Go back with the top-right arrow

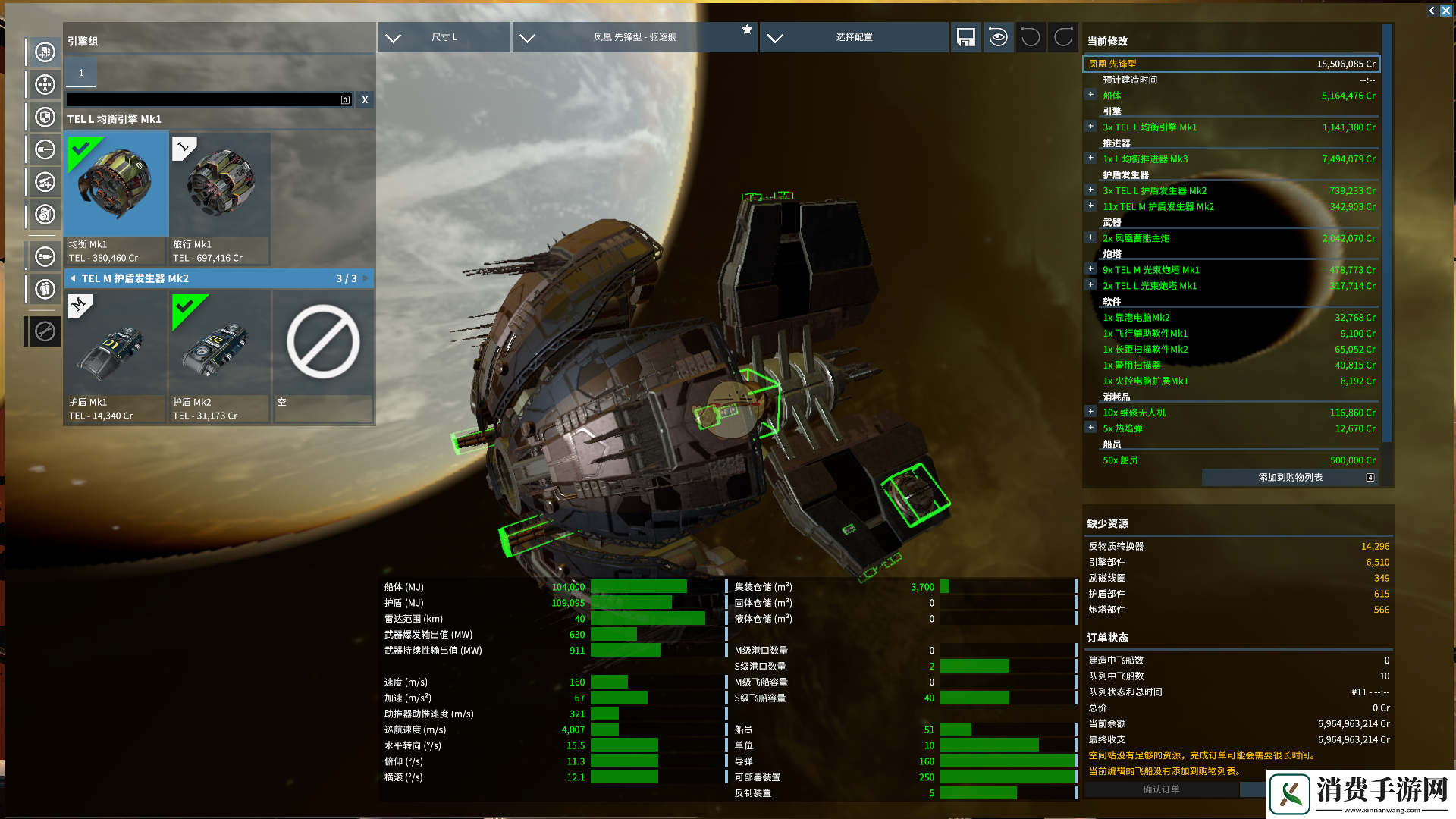coord(1432,11)
